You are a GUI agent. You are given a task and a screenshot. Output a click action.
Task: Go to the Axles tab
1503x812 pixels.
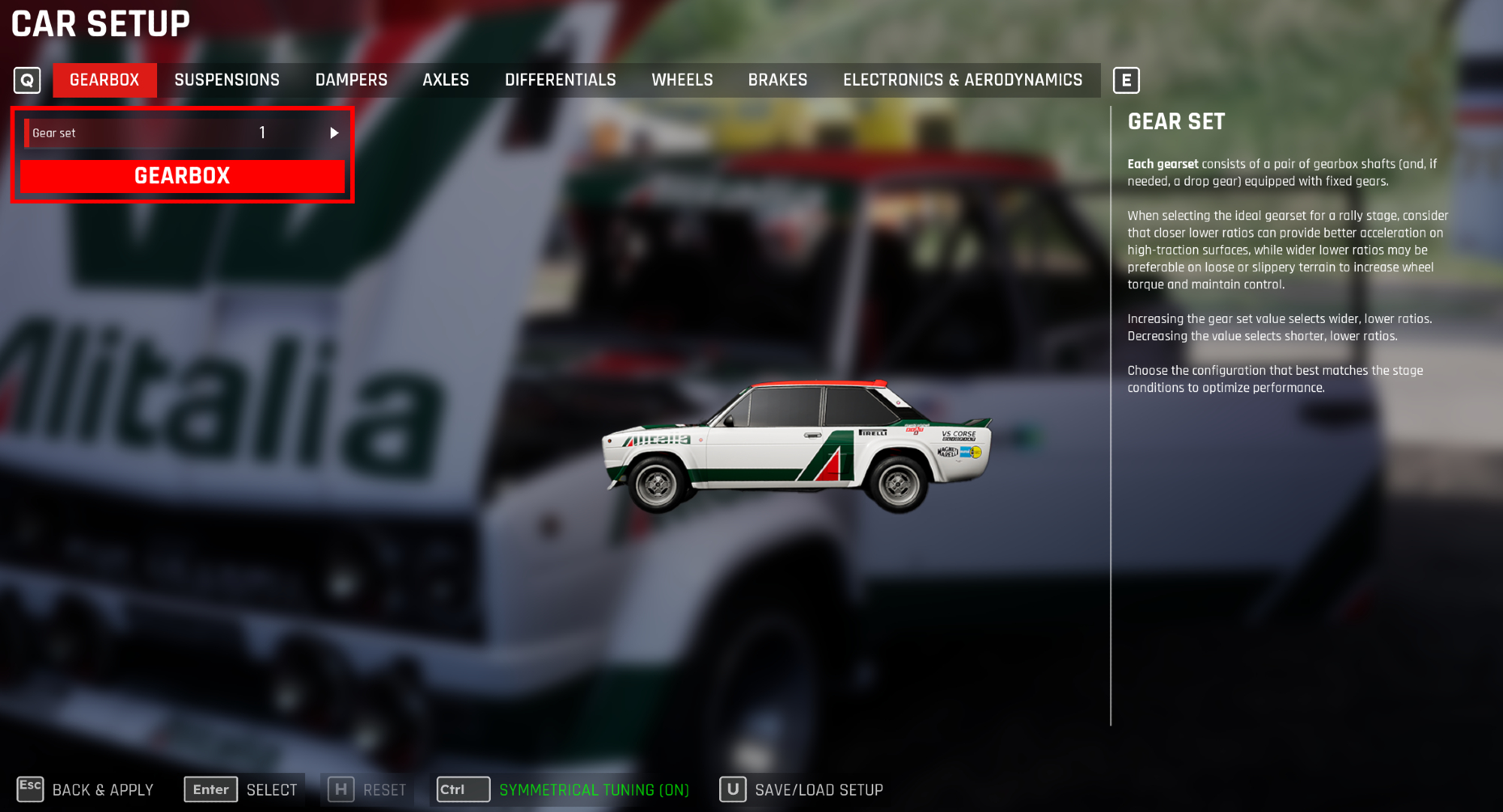[446, 80]
